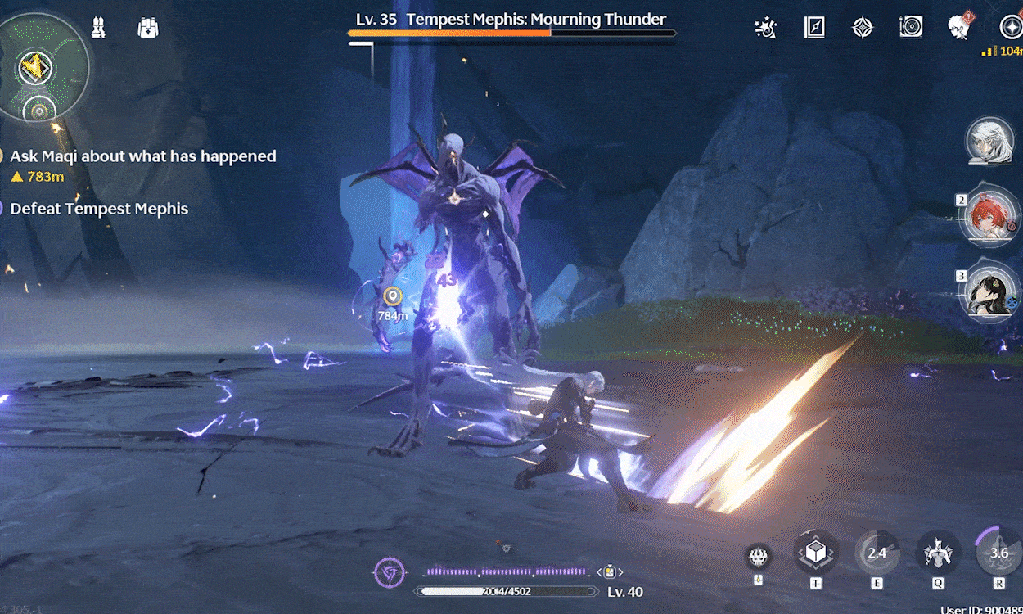The image size is (1023, 614).
Task: Select the Defeat Tempest Mephis objective
Action: tap(98, 208)
